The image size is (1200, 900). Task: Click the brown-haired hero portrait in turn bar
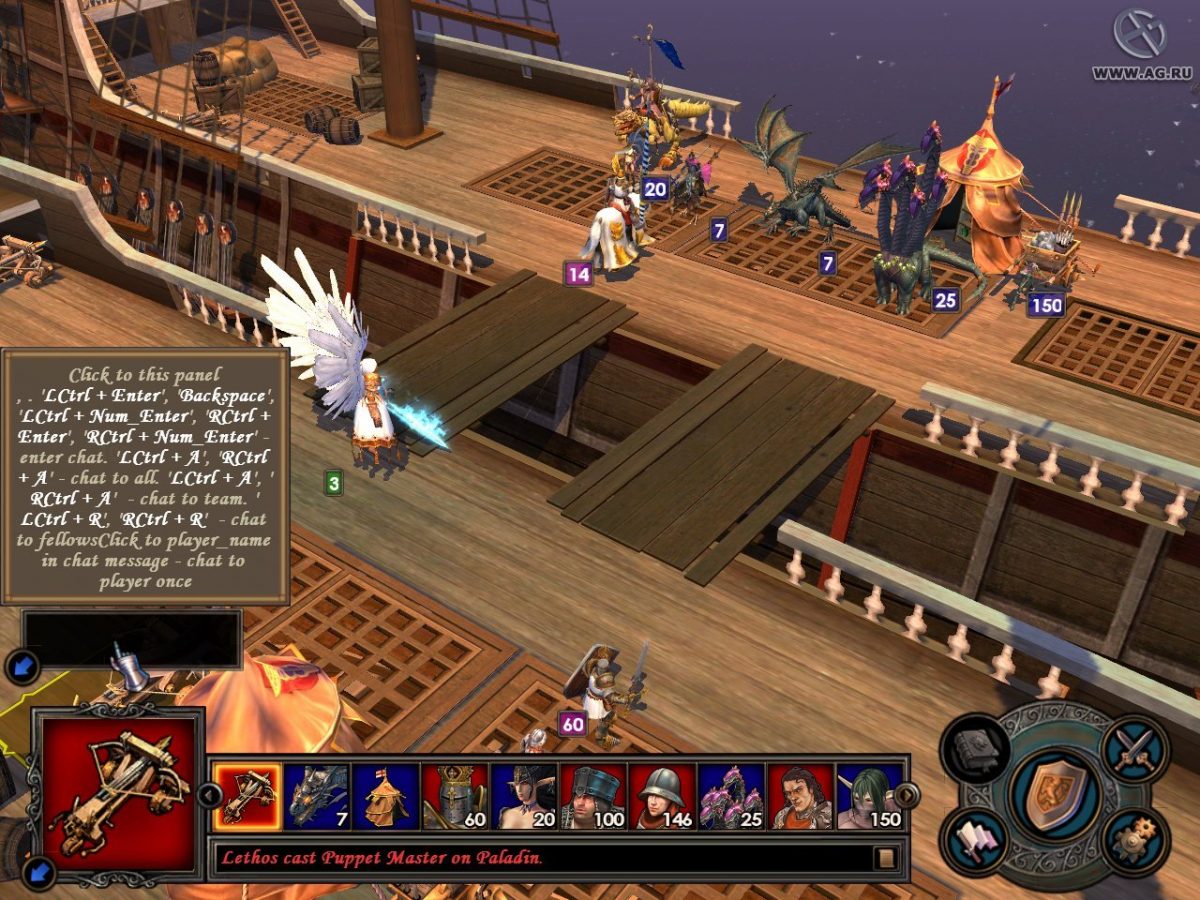point(800,796)
